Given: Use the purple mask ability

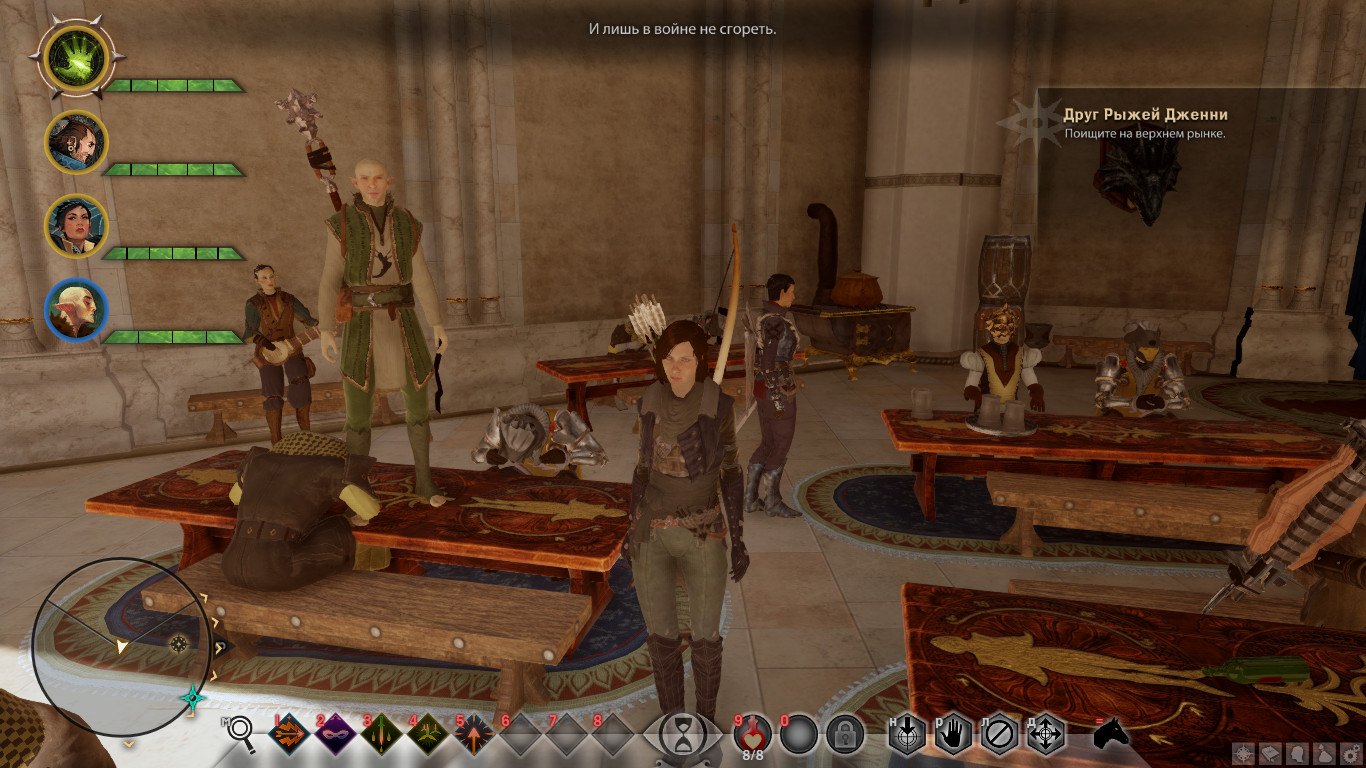Looking at the screenshot, I should tap(336, 735).
